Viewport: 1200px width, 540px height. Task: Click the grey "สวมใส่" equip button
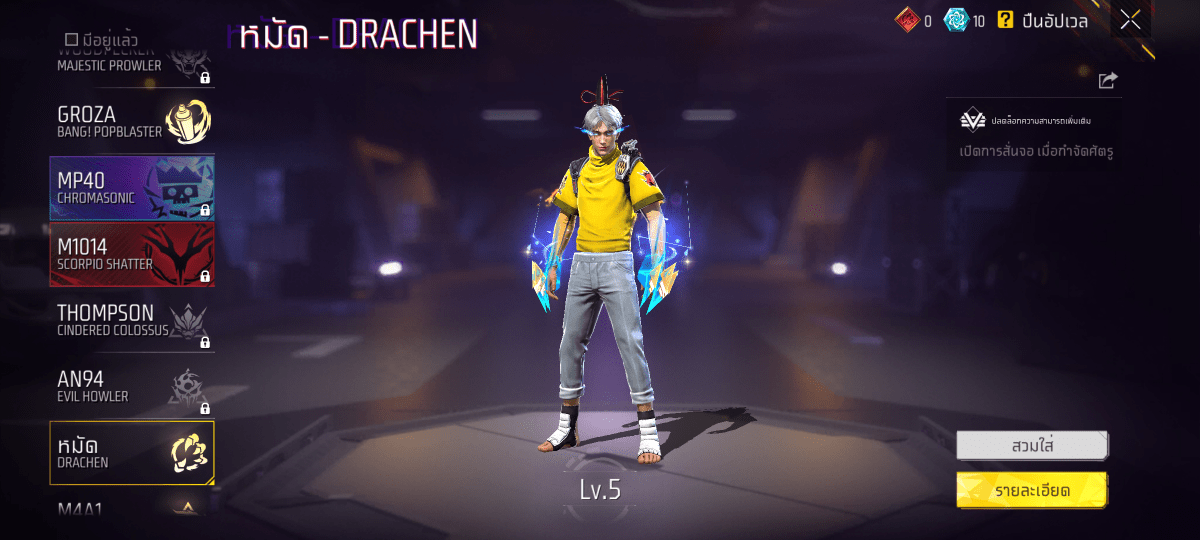(1031, 445)
